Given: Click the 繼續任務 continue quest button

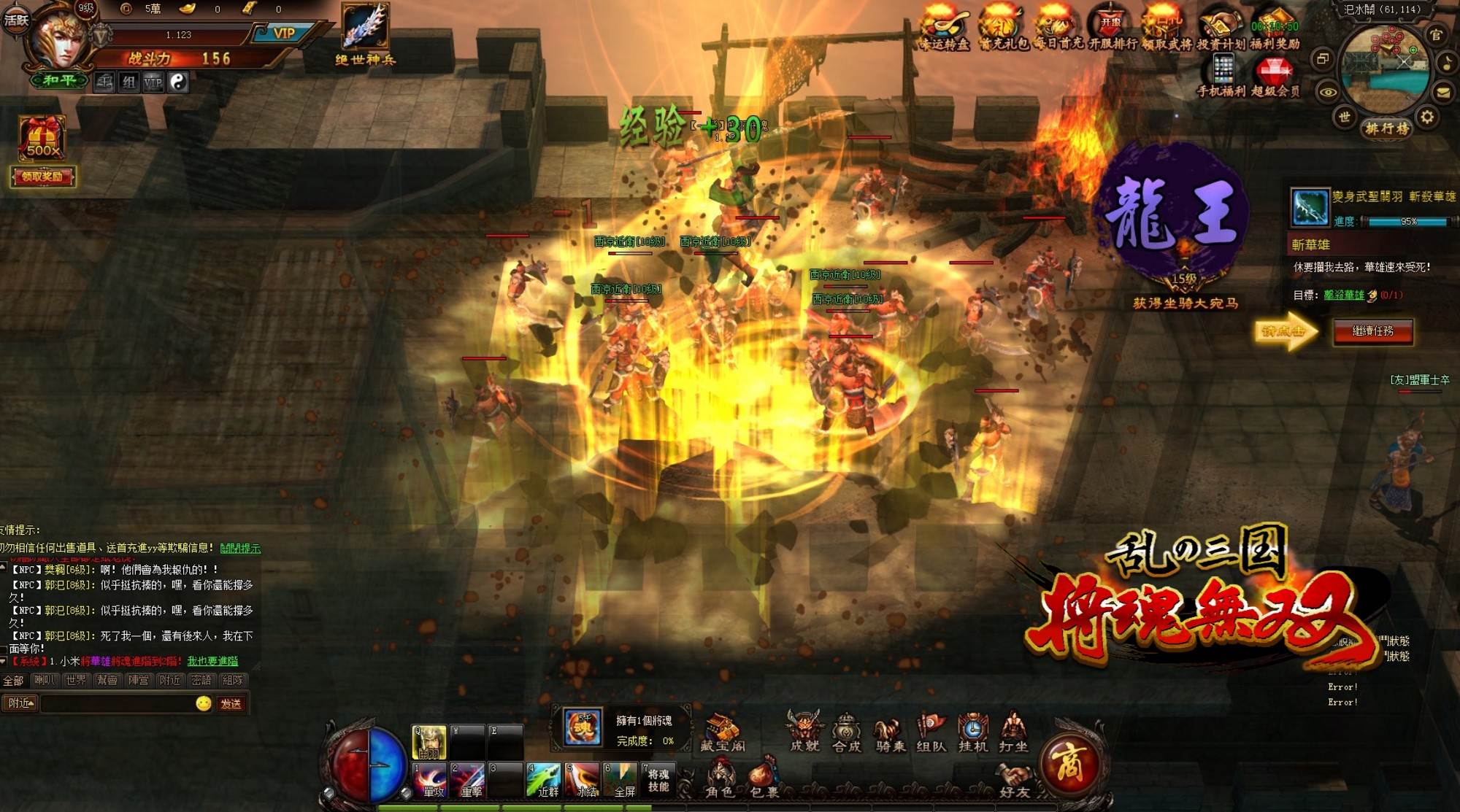Looking at the screenshot, I should (1372, 331).
